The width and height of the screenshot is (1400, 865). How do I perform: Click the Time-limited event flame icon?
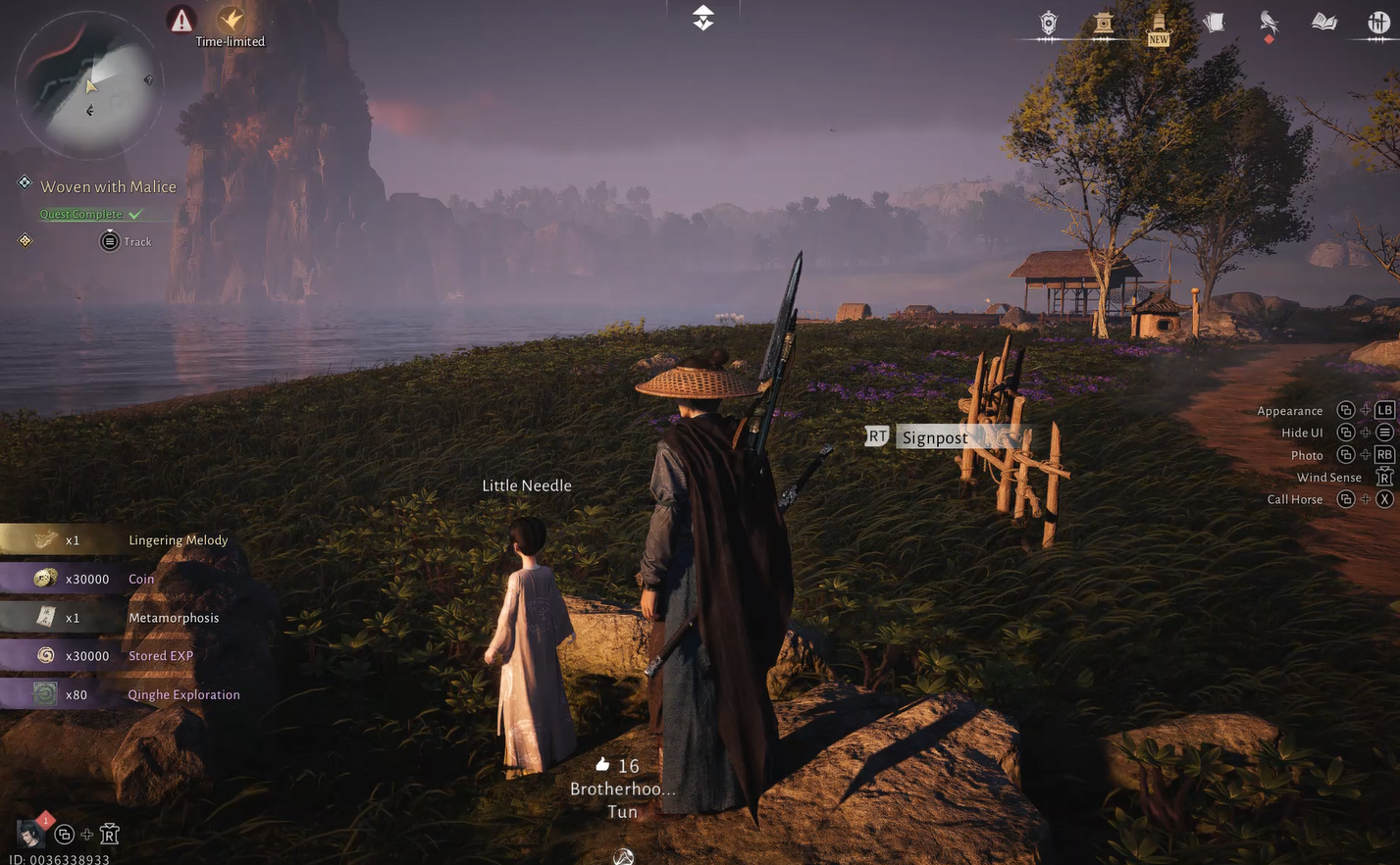(232, 20)
